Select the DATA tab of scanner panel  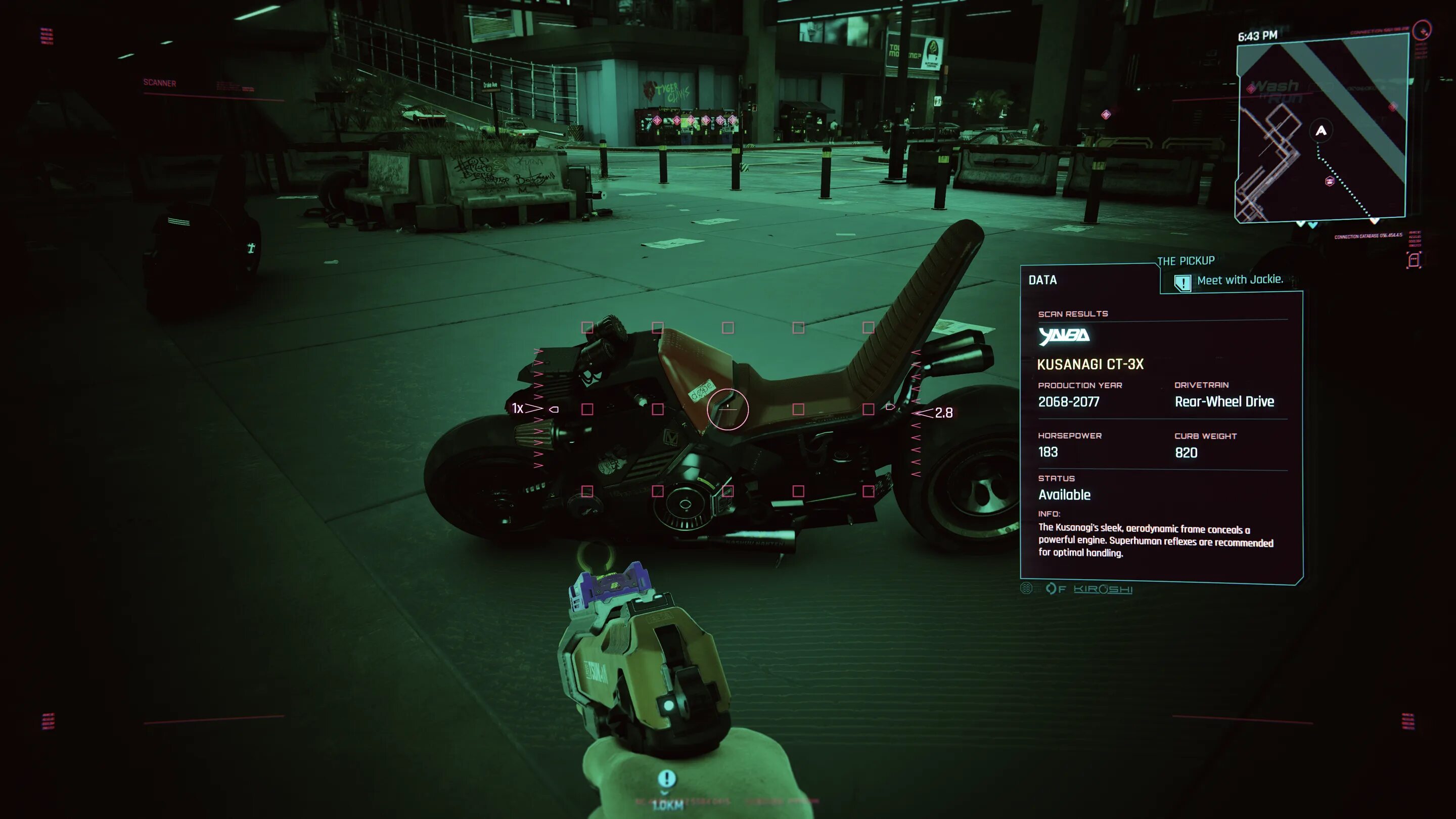pos(1042,281)
